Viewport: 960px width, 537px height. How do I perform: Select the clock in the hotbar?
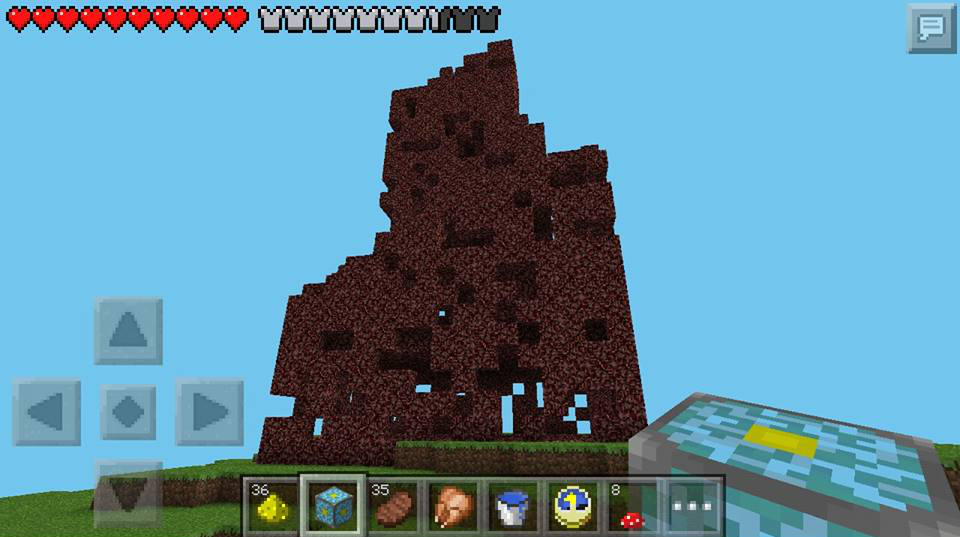pos(575,505)
